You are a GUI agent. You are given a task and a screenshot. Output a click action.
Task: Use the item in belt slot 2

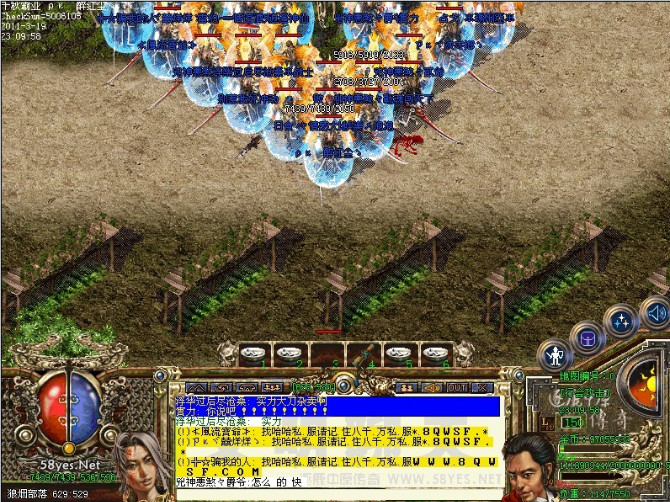click(x=290, y=354)
